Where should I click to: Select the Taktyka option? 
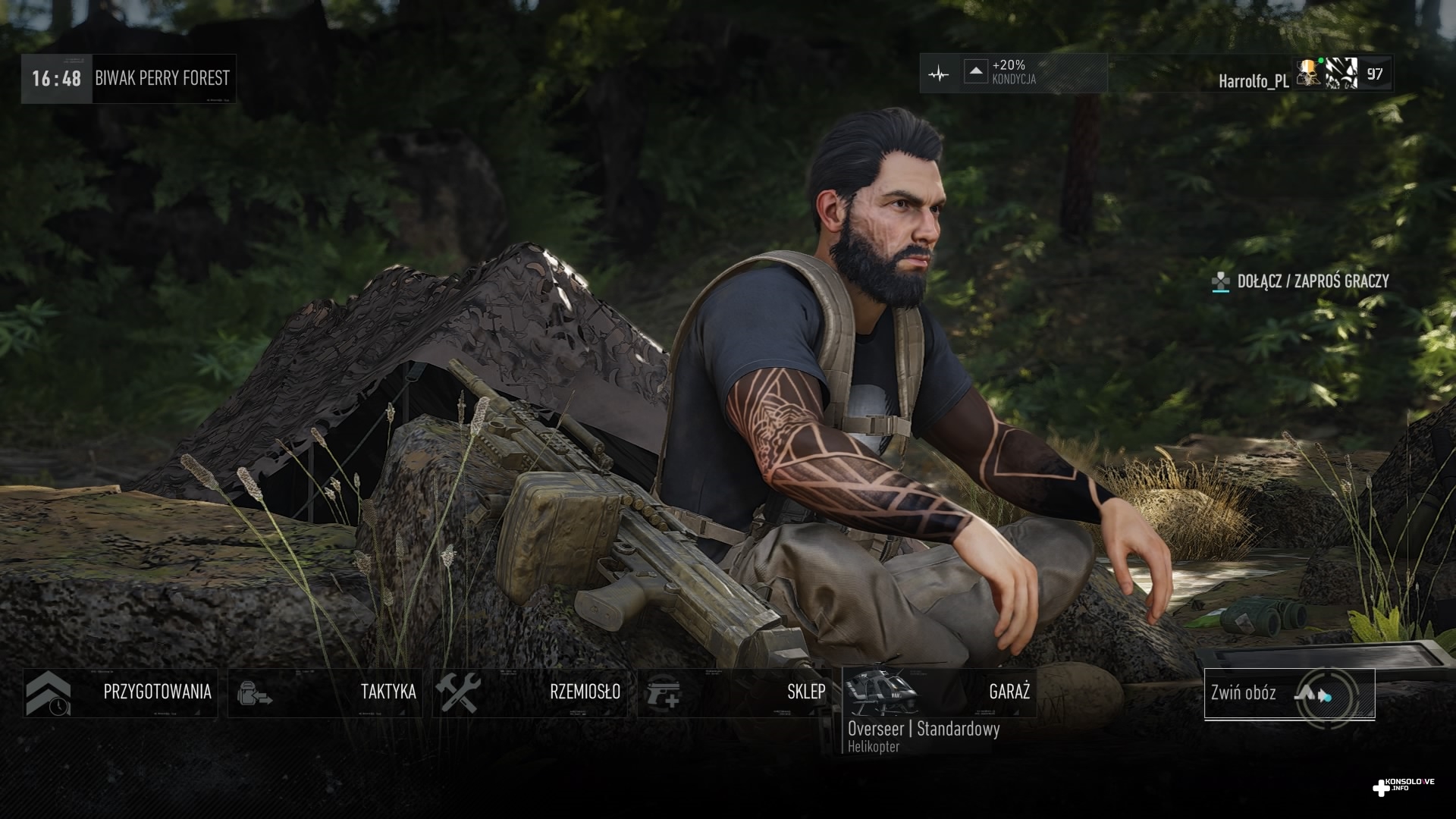pos(325,692)
